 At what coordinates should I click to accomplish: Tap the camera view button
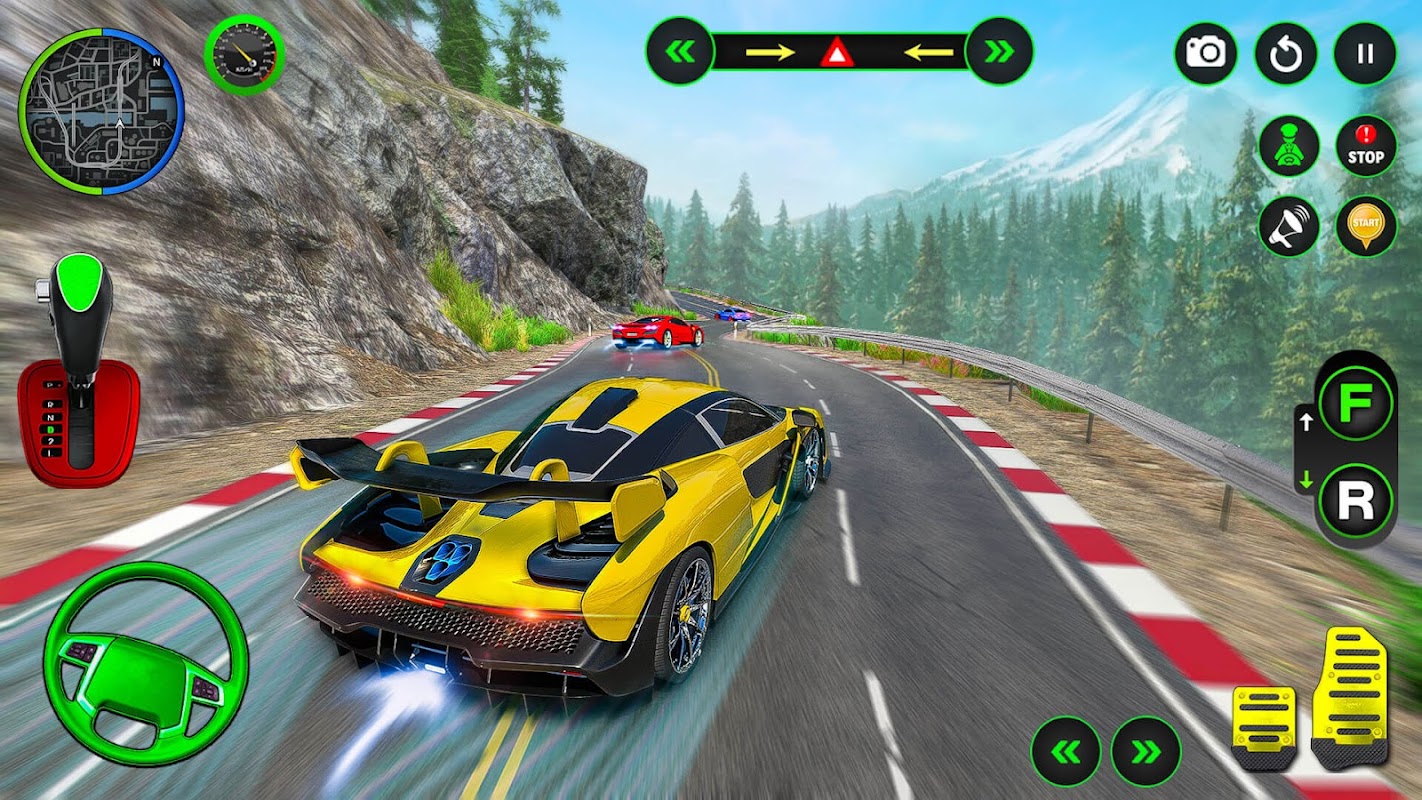1205,53
